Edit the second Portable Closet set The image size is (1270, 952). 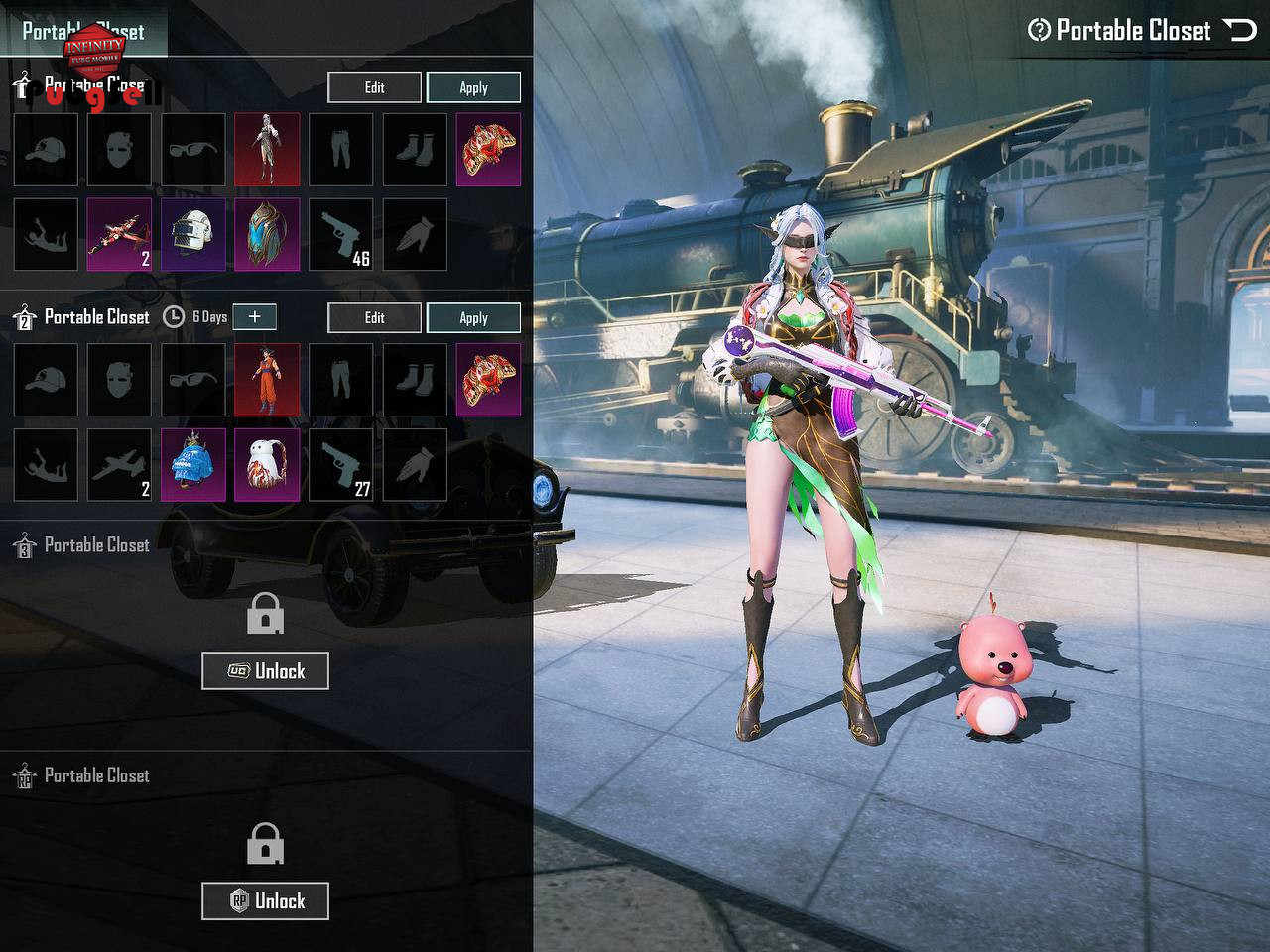[374, 317]
